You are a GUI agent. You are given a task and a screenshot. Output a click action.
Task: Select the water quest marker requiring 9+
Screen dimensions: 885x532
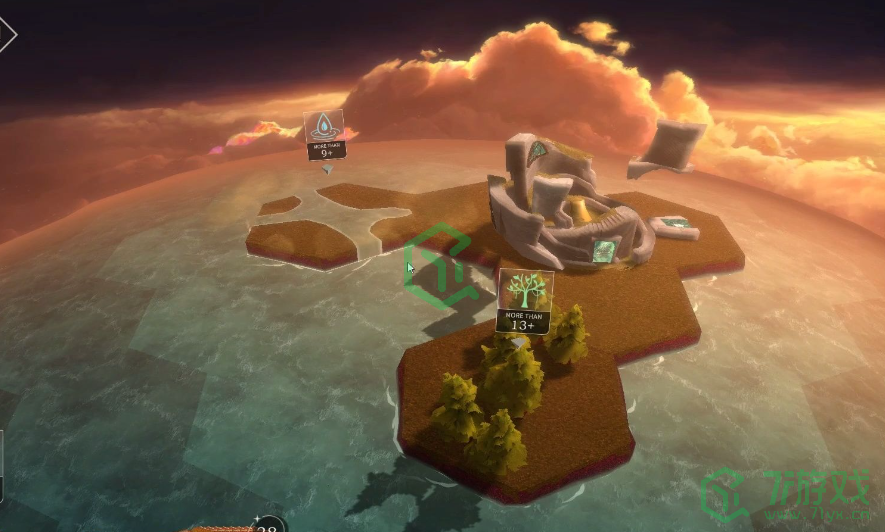click(324, 134)
